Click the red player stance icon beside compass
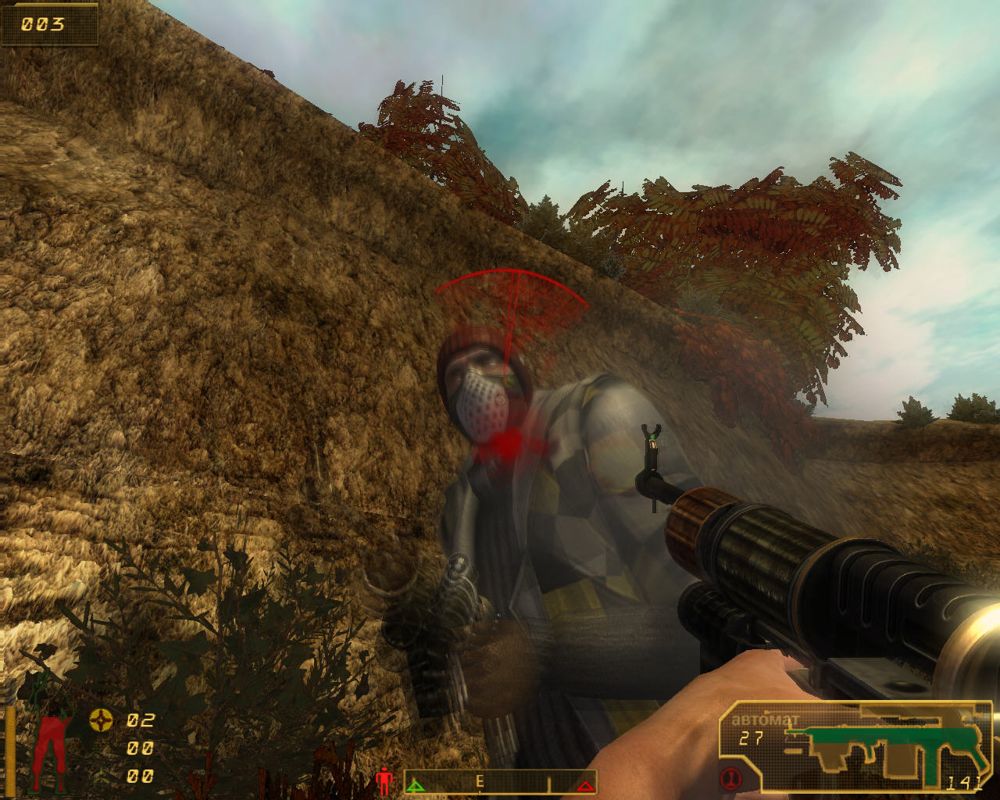Image resolution: width=1000 pixels, height=800 pixels. pos(384,780)
